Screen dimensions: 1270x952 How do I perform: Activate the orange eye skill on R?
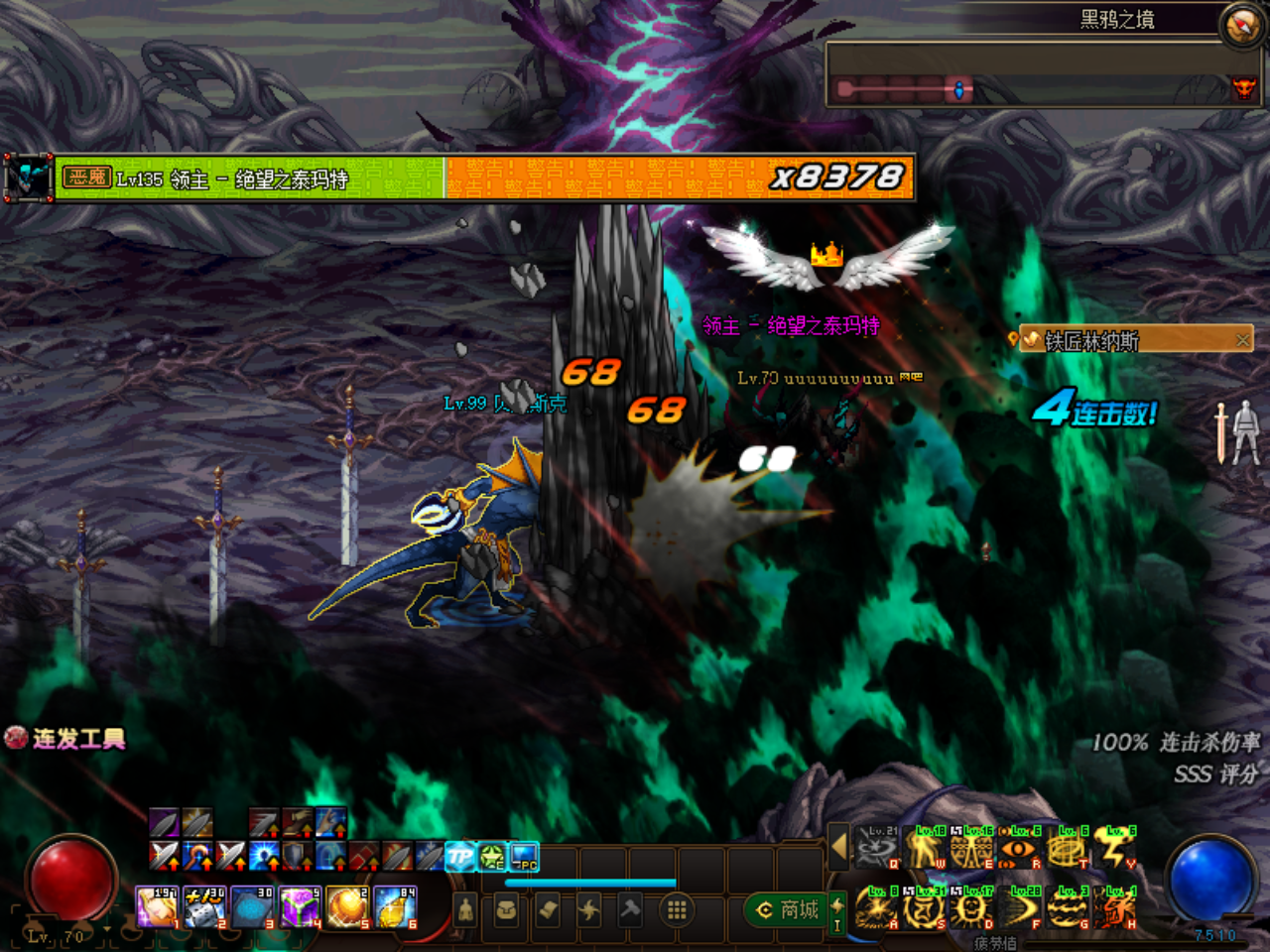click(1018, 849)
